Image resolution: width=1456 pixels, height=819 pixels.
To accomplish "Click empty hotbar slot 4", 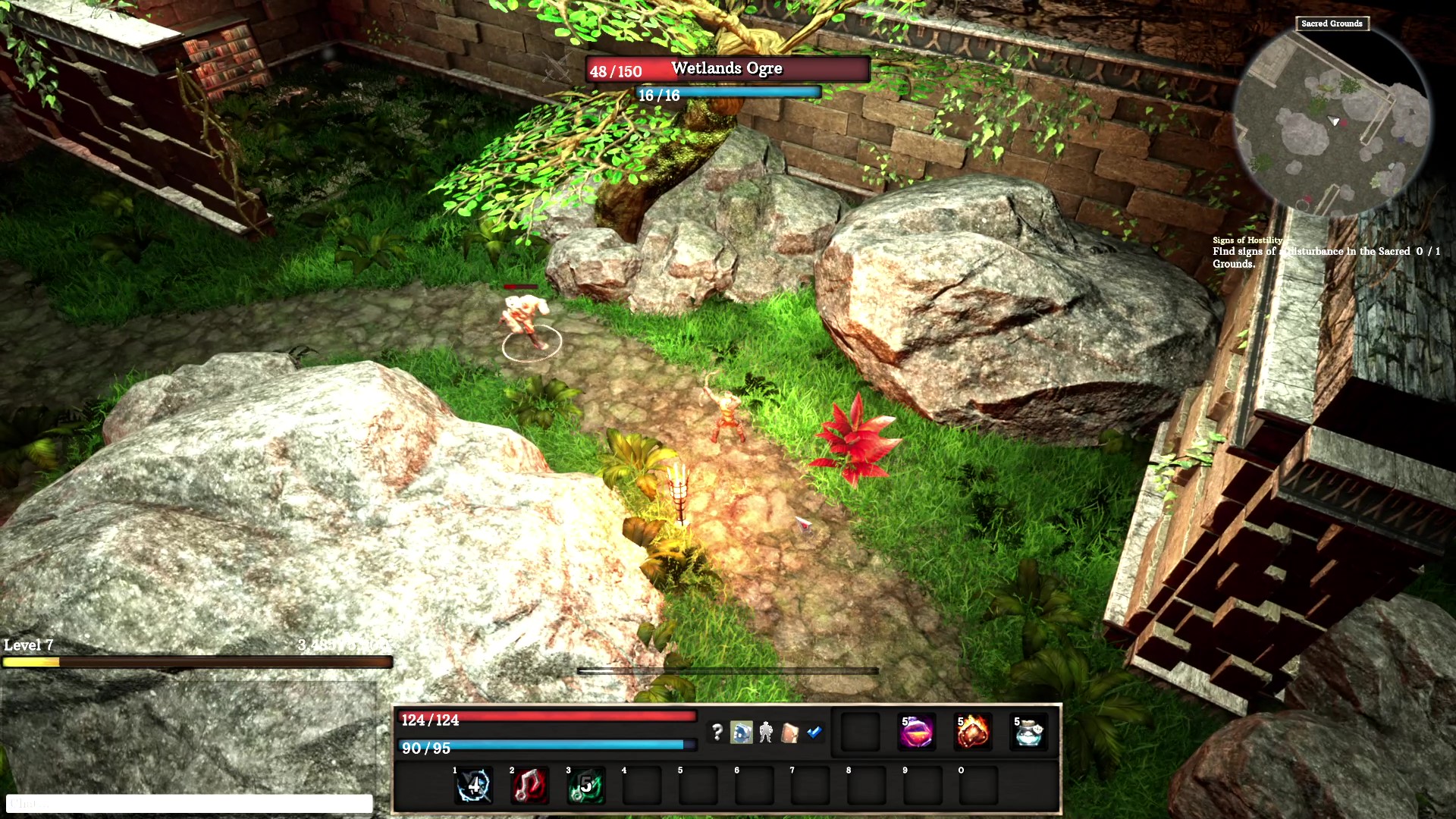I will 641,786.
